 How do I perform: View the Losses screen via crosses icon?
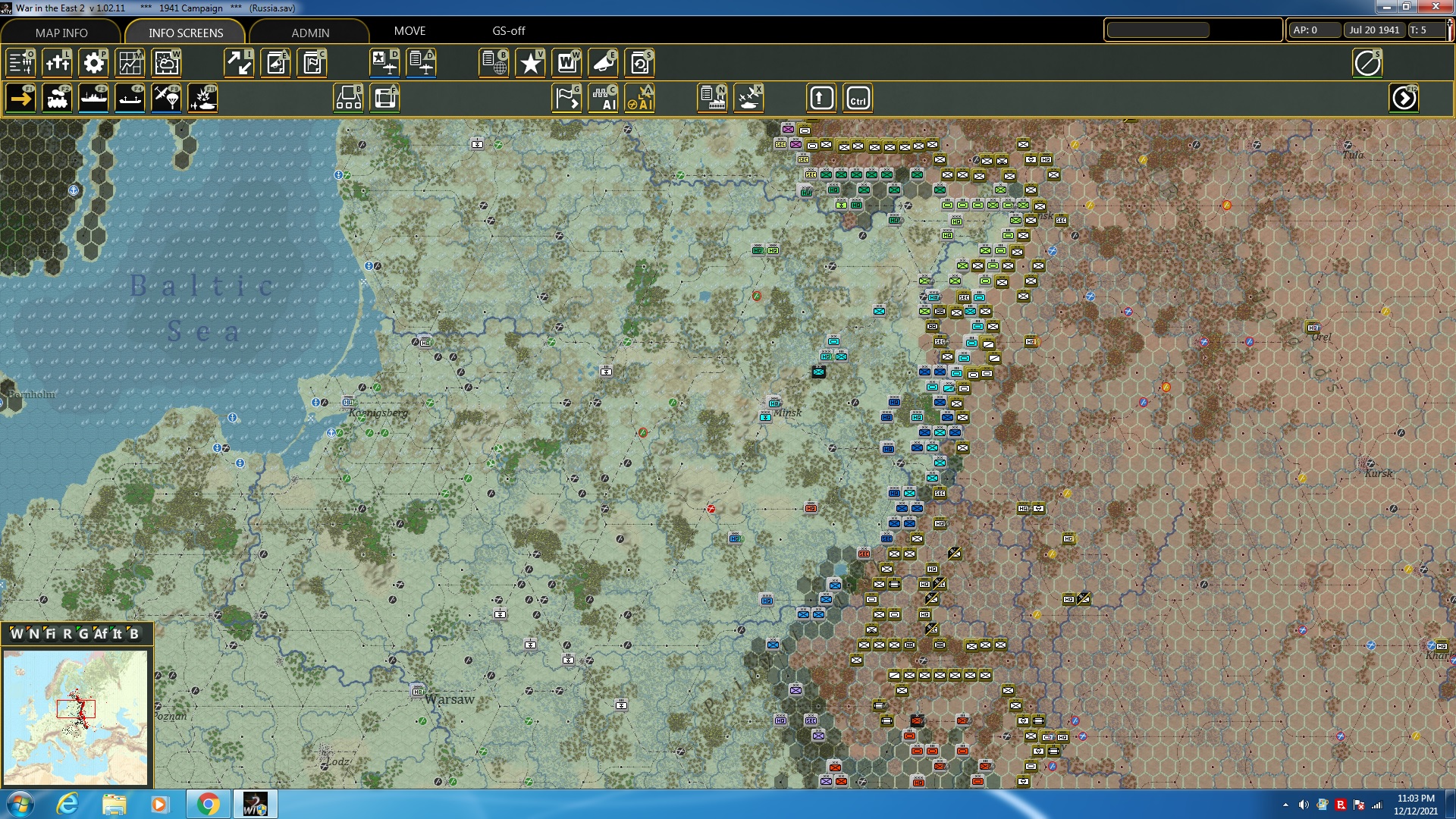pos(58,63)
